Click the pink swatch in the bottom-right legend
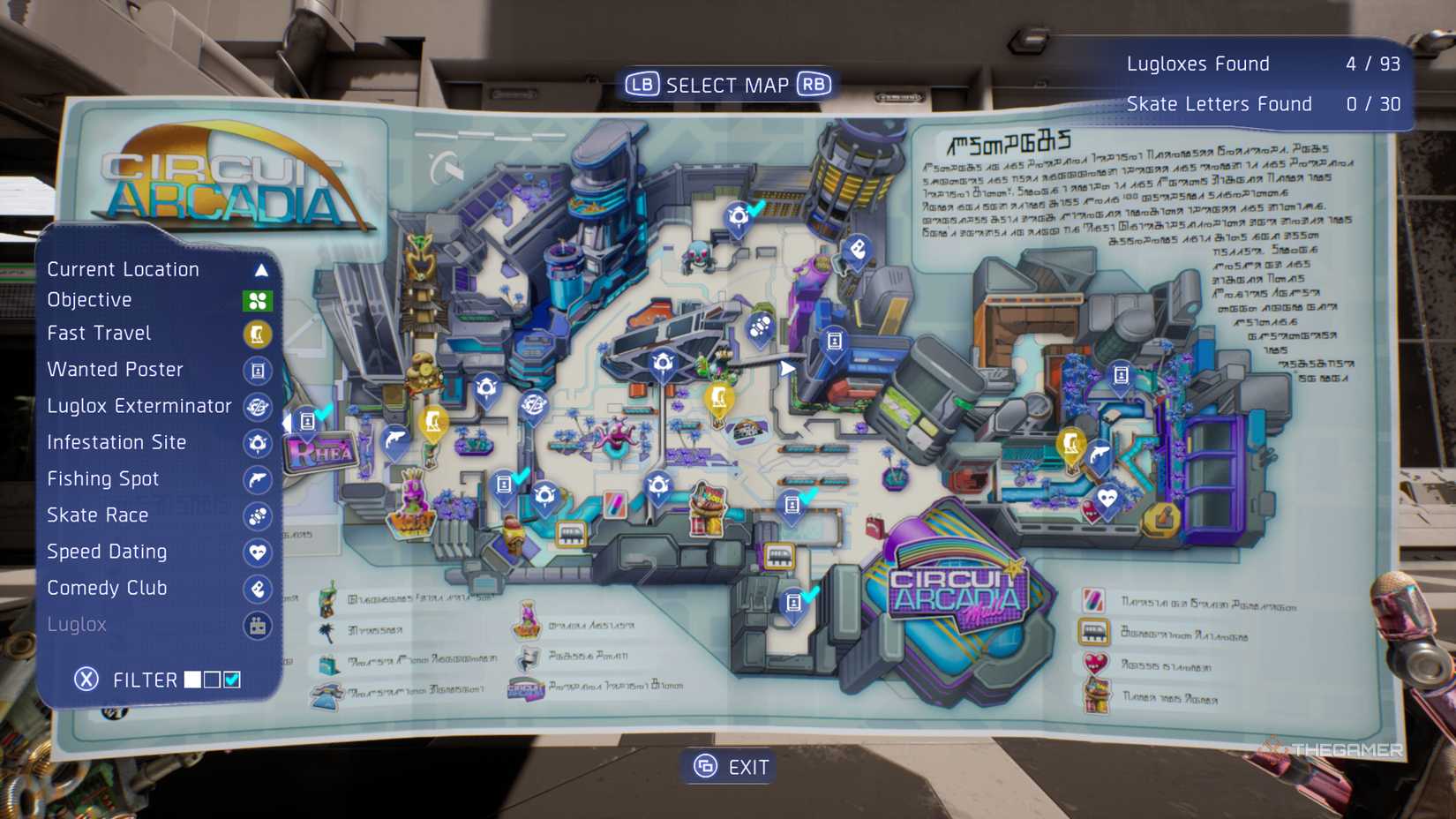Viewport: 1456px width, 819px height. 1092,599
